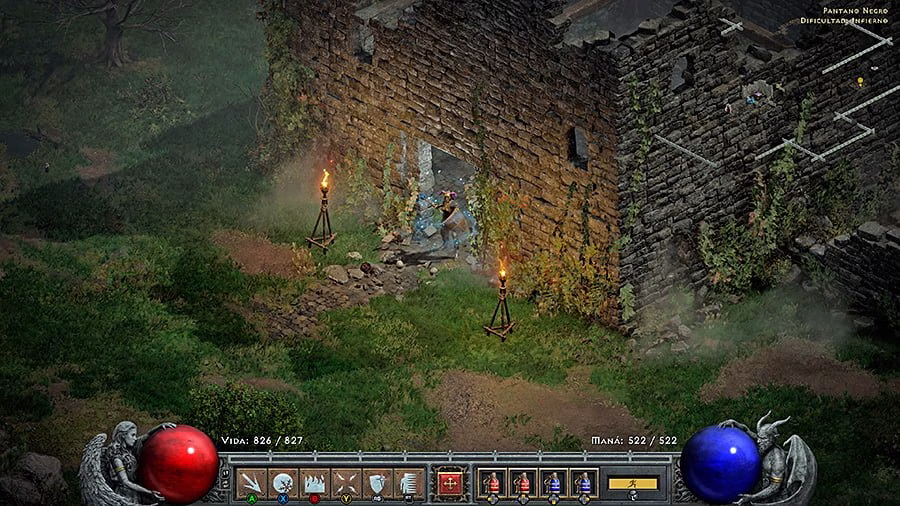Choose the streaking figure skill icon
900x506 pixels.
coord(407,483)
